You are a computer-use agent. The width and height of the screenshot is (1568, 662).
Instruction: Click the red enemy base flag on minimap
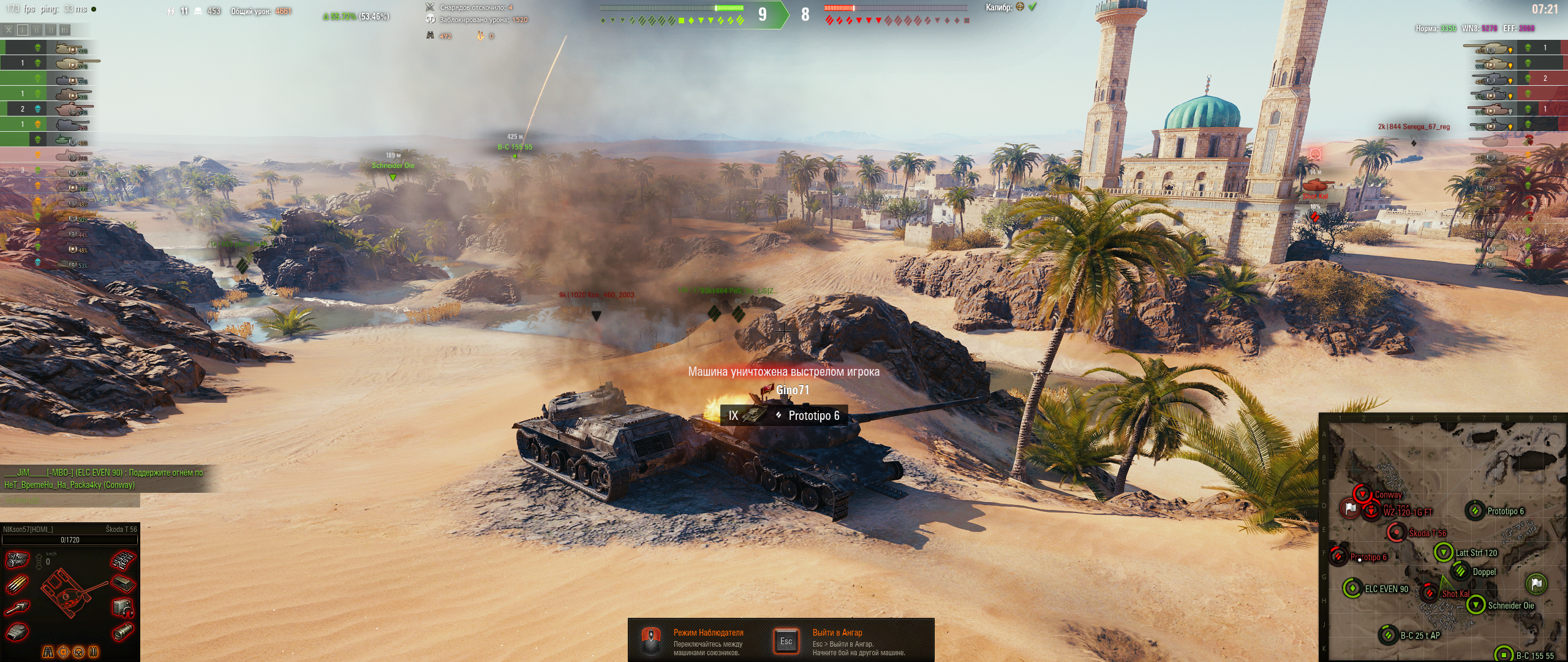point(1350,508)
